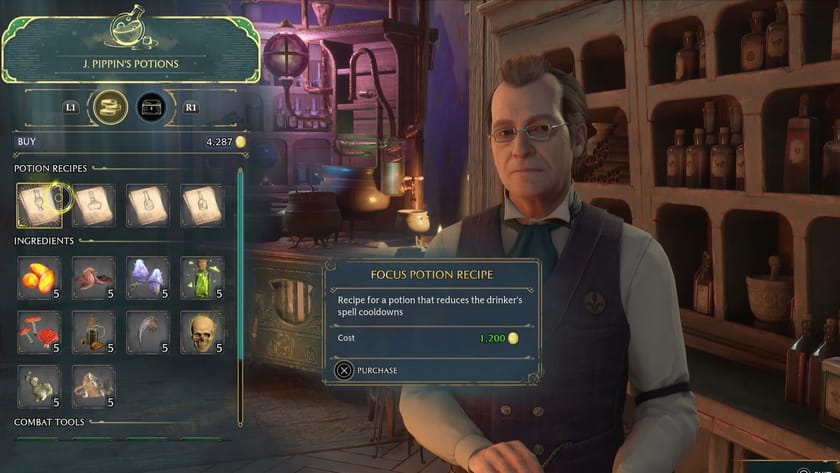
Task: Select the curved fang ingredient
Action: (x=147, y=331)
